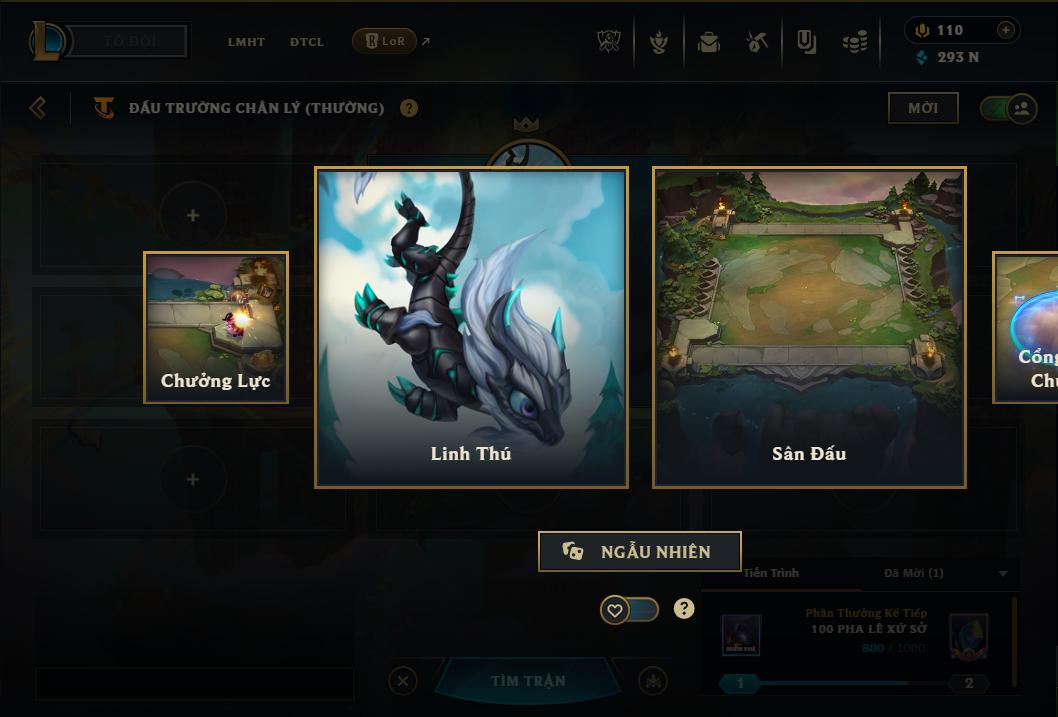This screenshot has height=717, width=1058.
Task: Start matchmaking with TÌM TRẬN
Action: (x=528, y=681)
